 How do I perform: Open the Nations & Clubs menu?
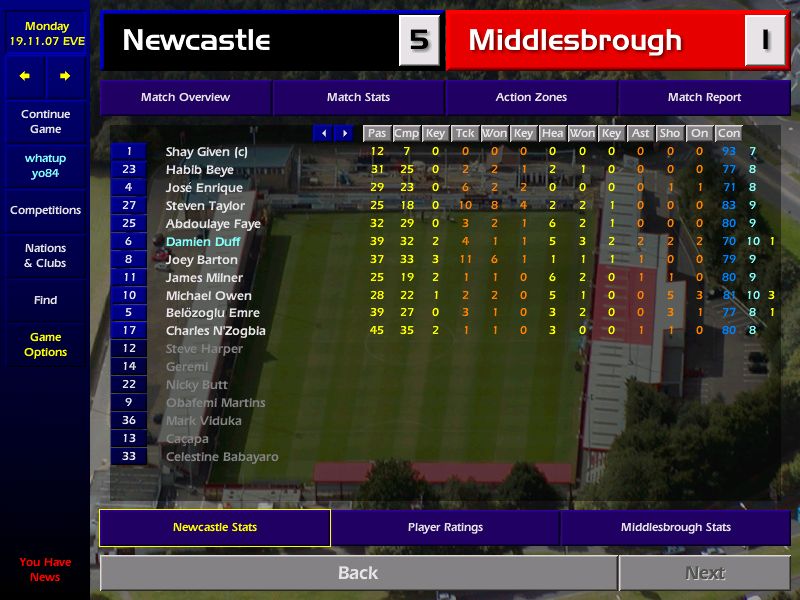coord(45,256)
